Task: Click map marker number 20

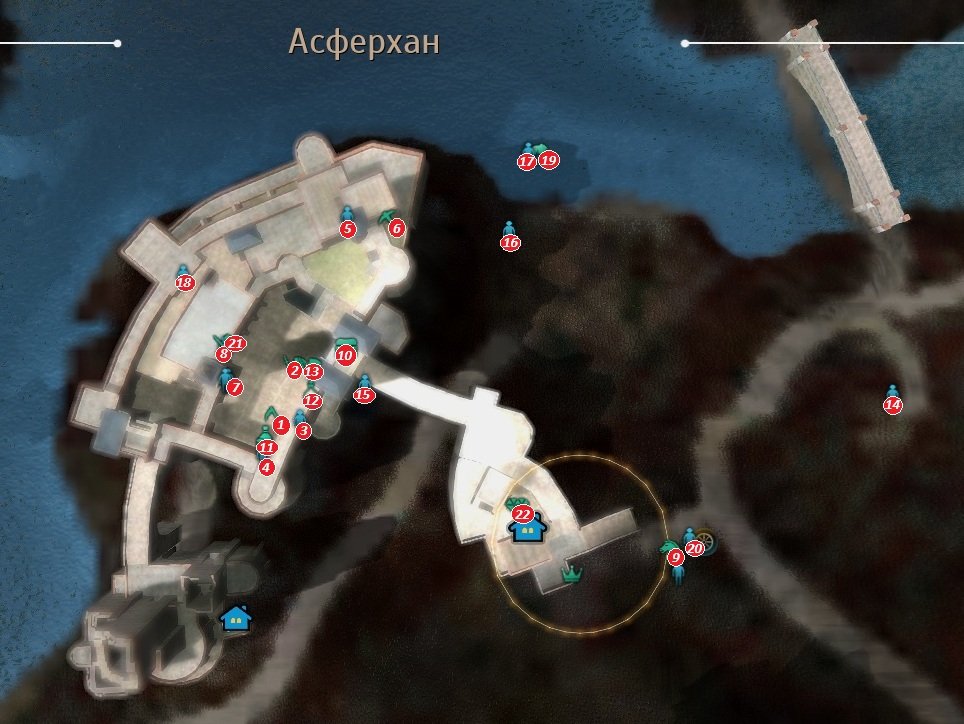Action: click(x=695, y=548)
